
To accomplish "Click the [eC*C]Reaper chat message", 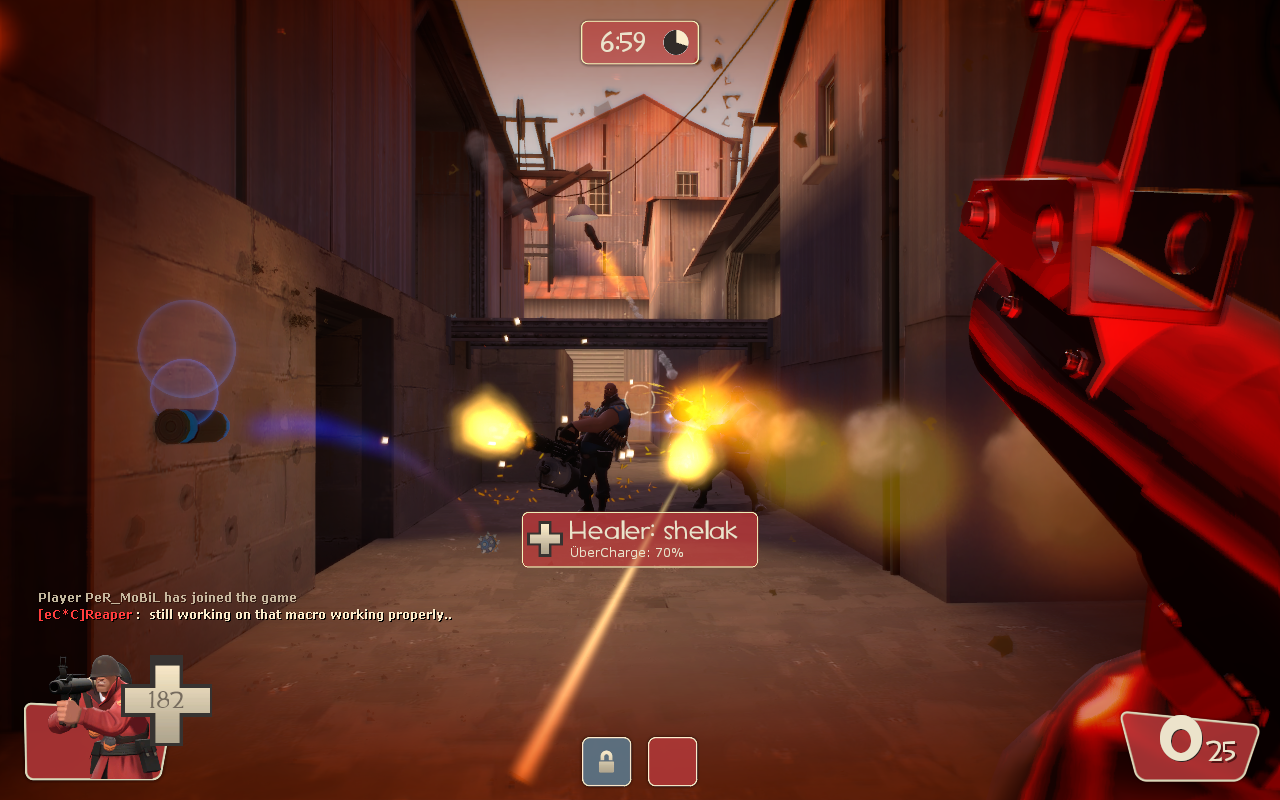I will point(245,615).
